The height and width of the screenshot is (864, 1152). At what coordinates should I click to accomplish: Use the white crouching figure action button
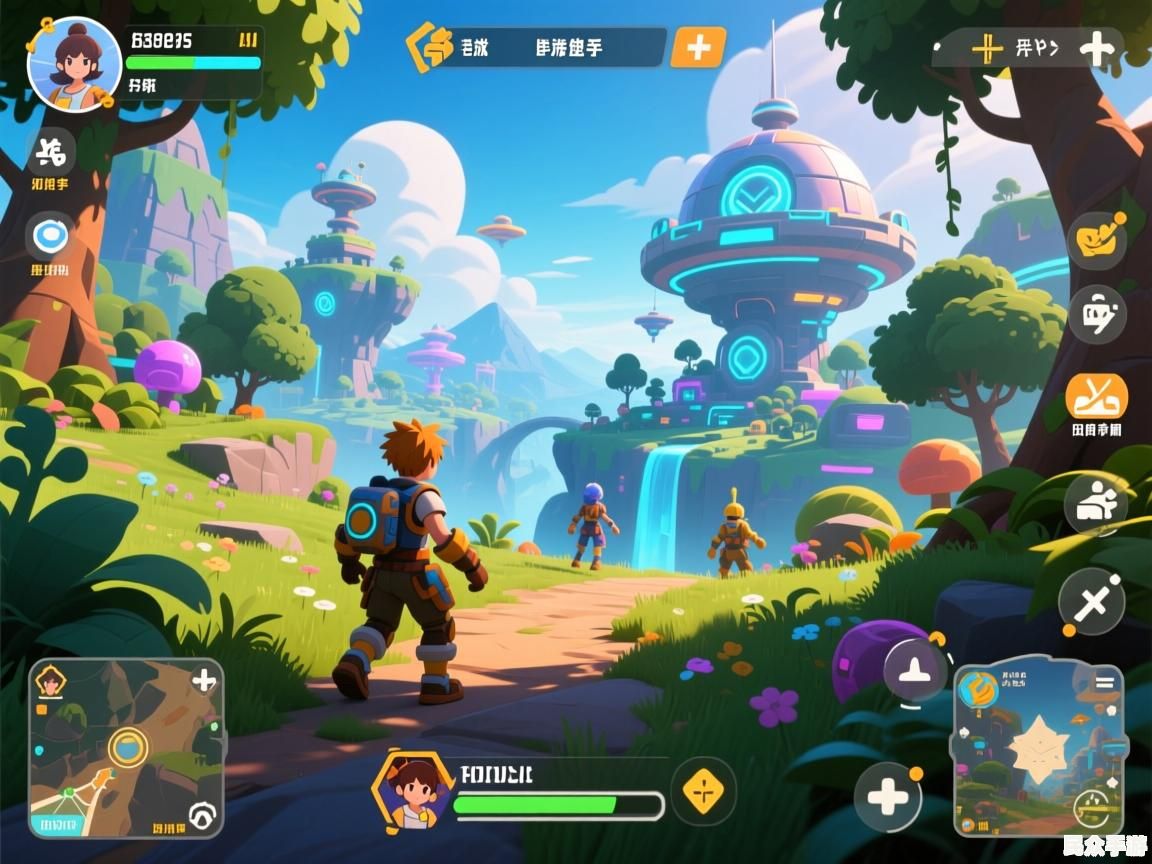click(x=1095, y=503)
